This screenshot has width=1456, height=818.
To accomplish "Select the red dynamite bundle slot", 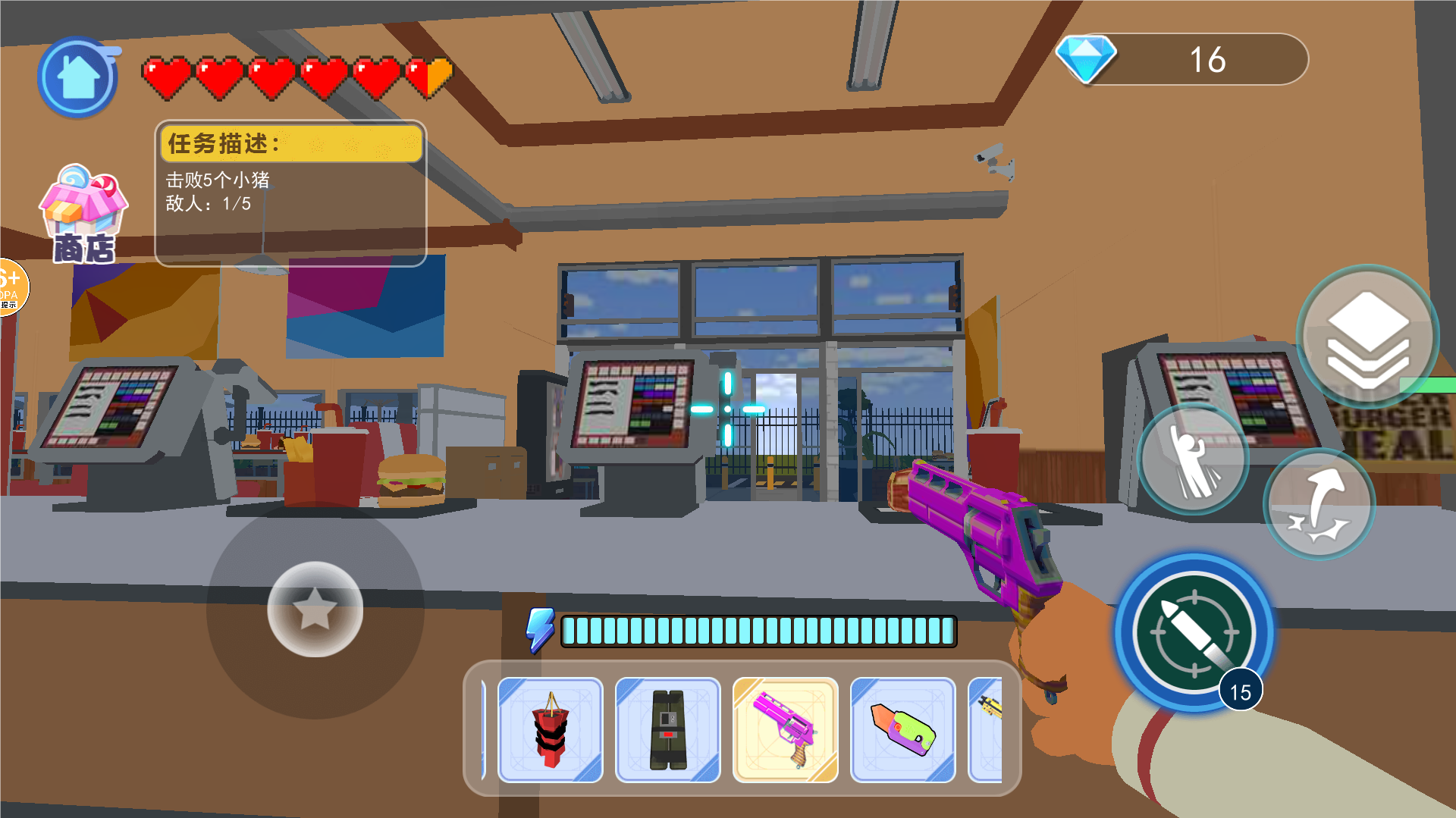I will tap(551, 729).
